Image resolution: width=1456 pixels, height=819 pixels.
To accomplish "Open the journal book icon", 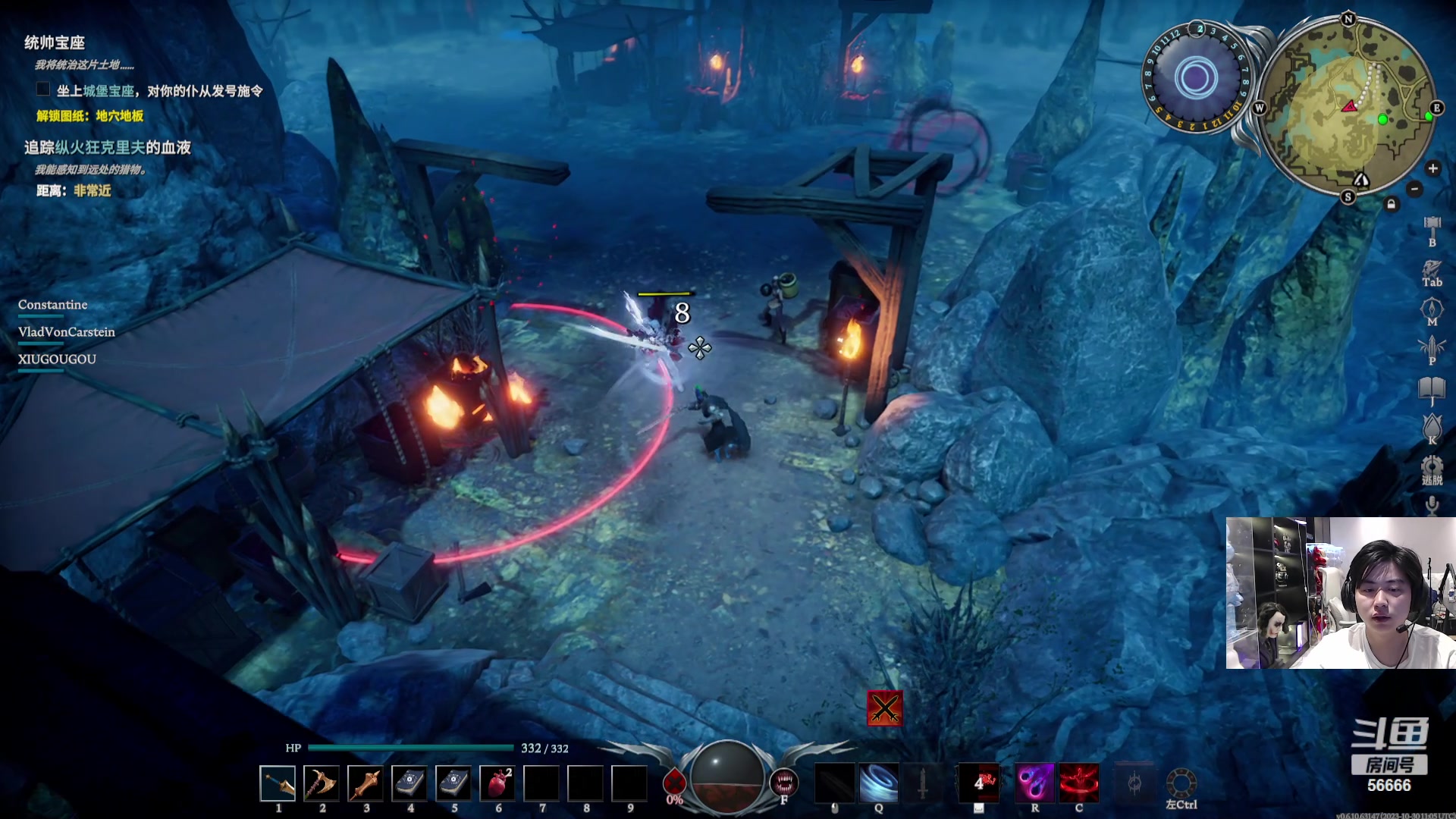I will click(x=1432, y=390).
